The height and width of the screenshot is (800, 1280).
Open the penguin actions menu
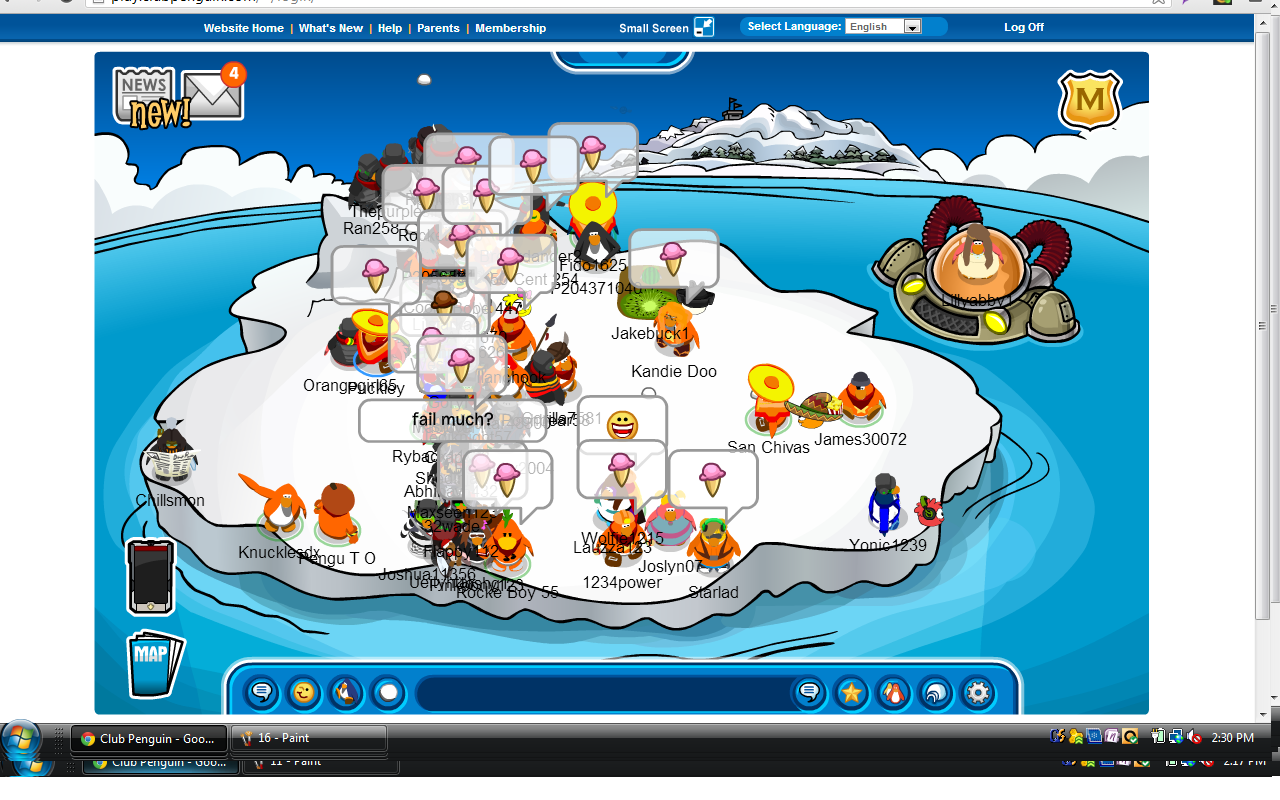346,692
